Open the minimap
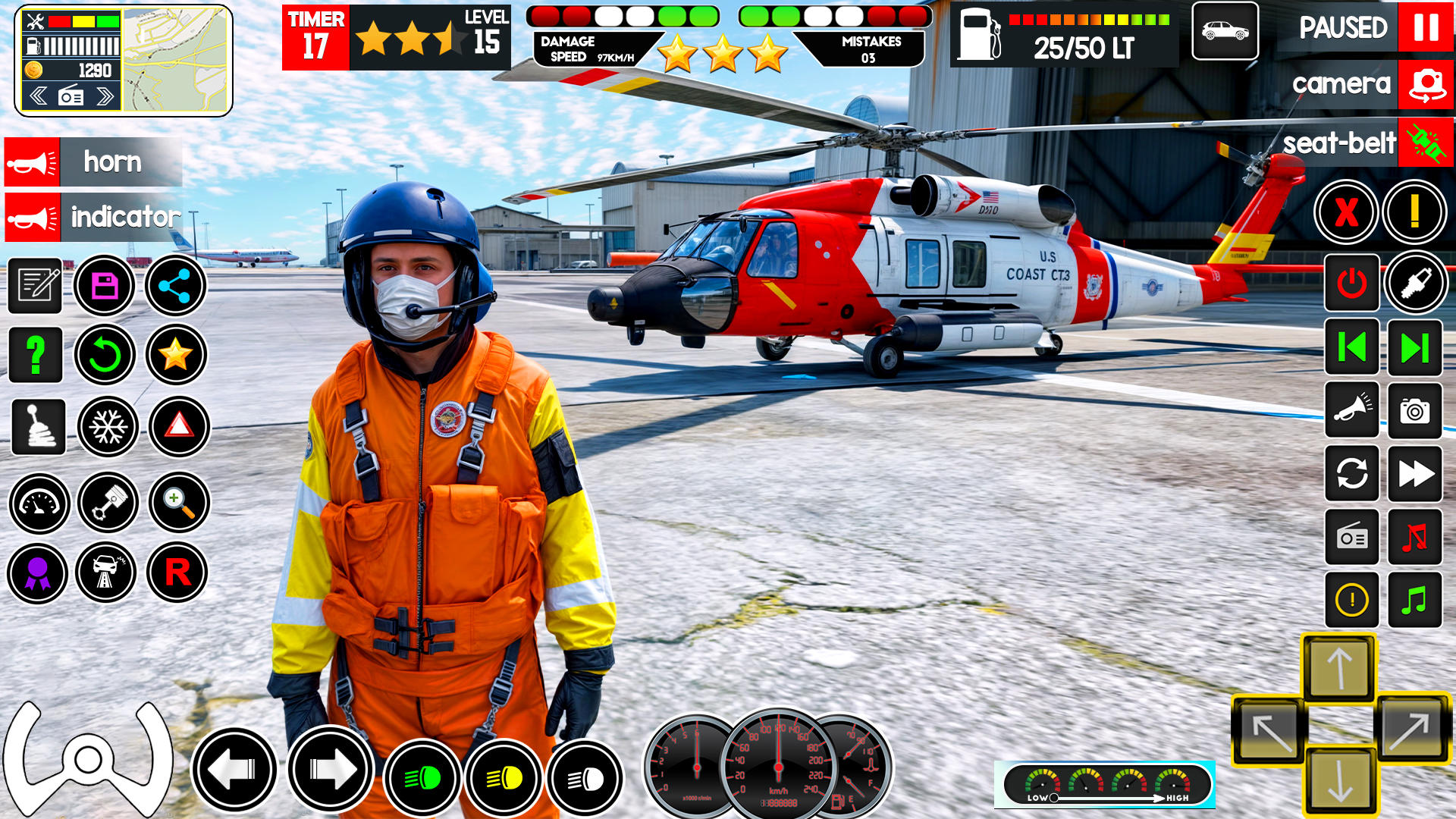 (175, 60)
